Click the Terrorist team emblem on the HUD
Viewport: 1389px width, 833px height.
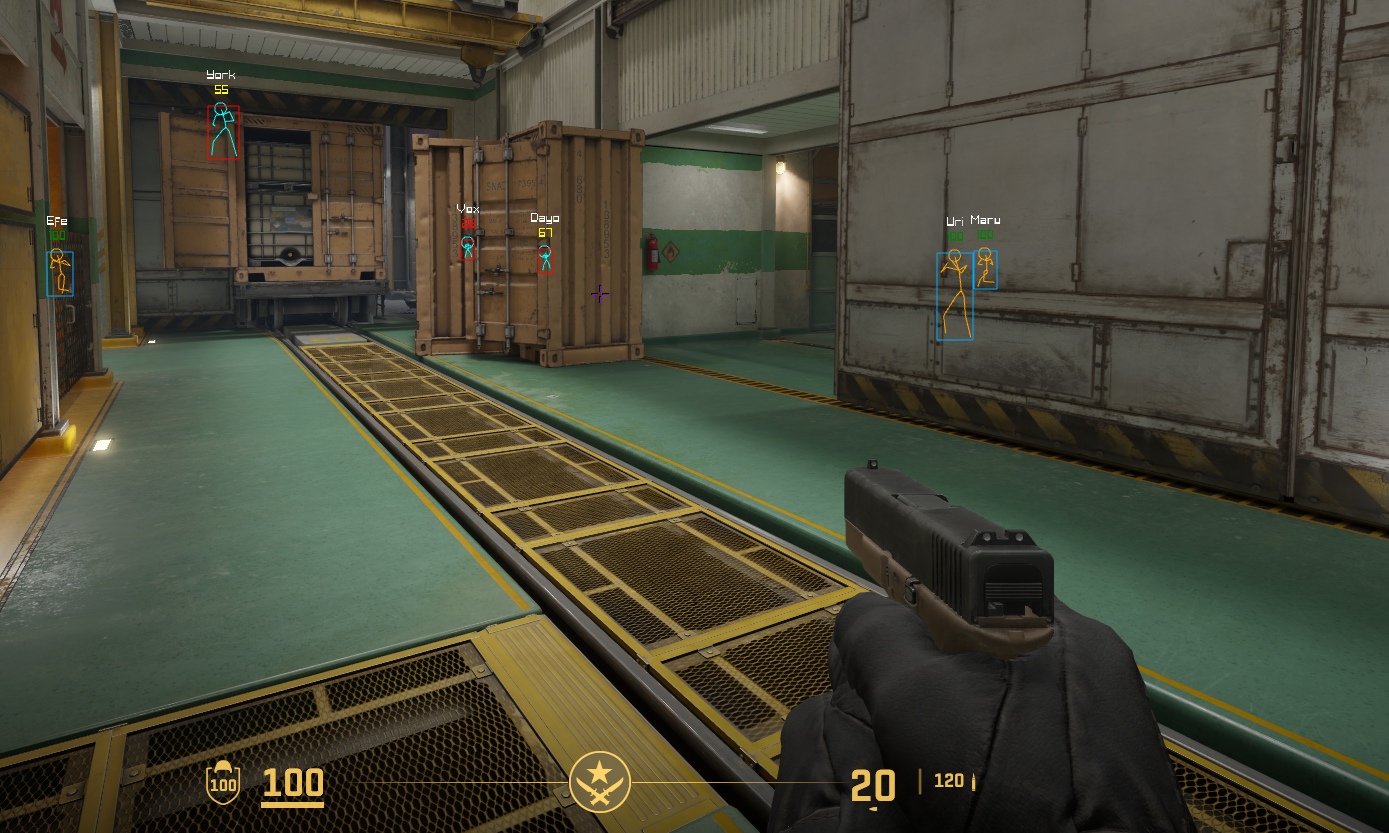[600, 781]
